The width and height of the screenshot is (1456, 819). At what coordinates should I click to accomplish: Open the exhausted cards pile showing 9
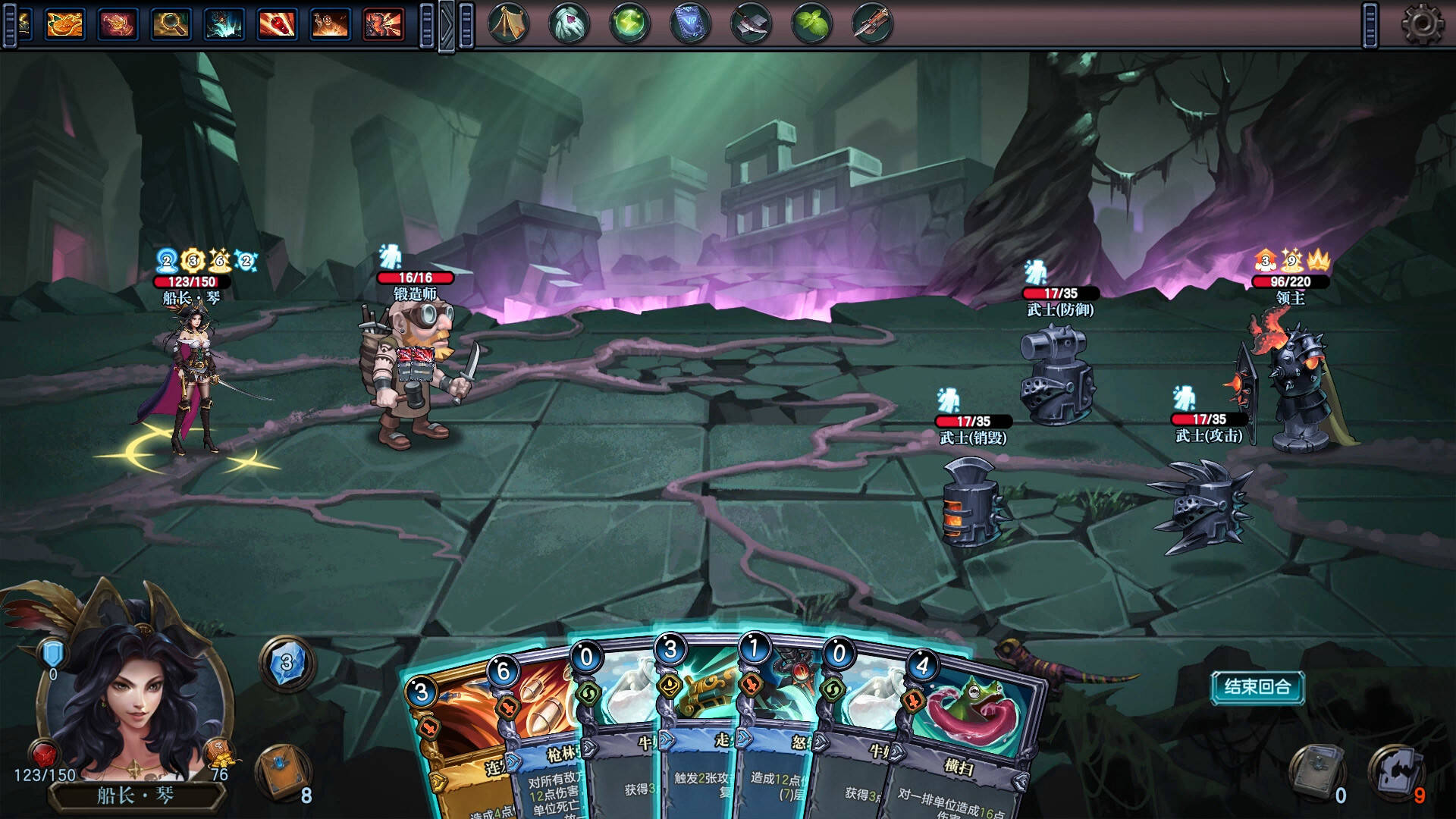pos(1397,772)
